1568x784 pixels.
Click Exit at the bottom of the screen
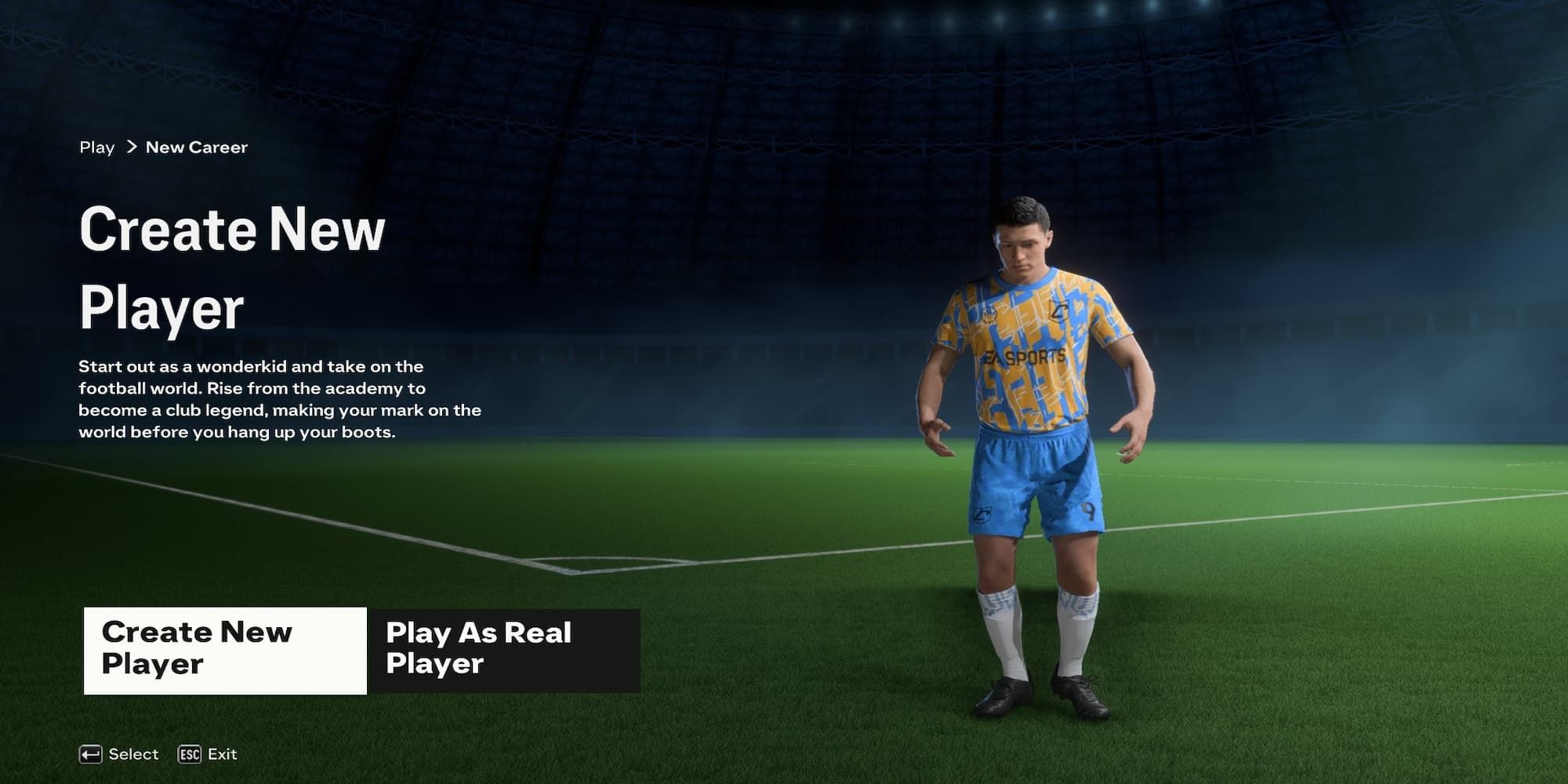222,754
